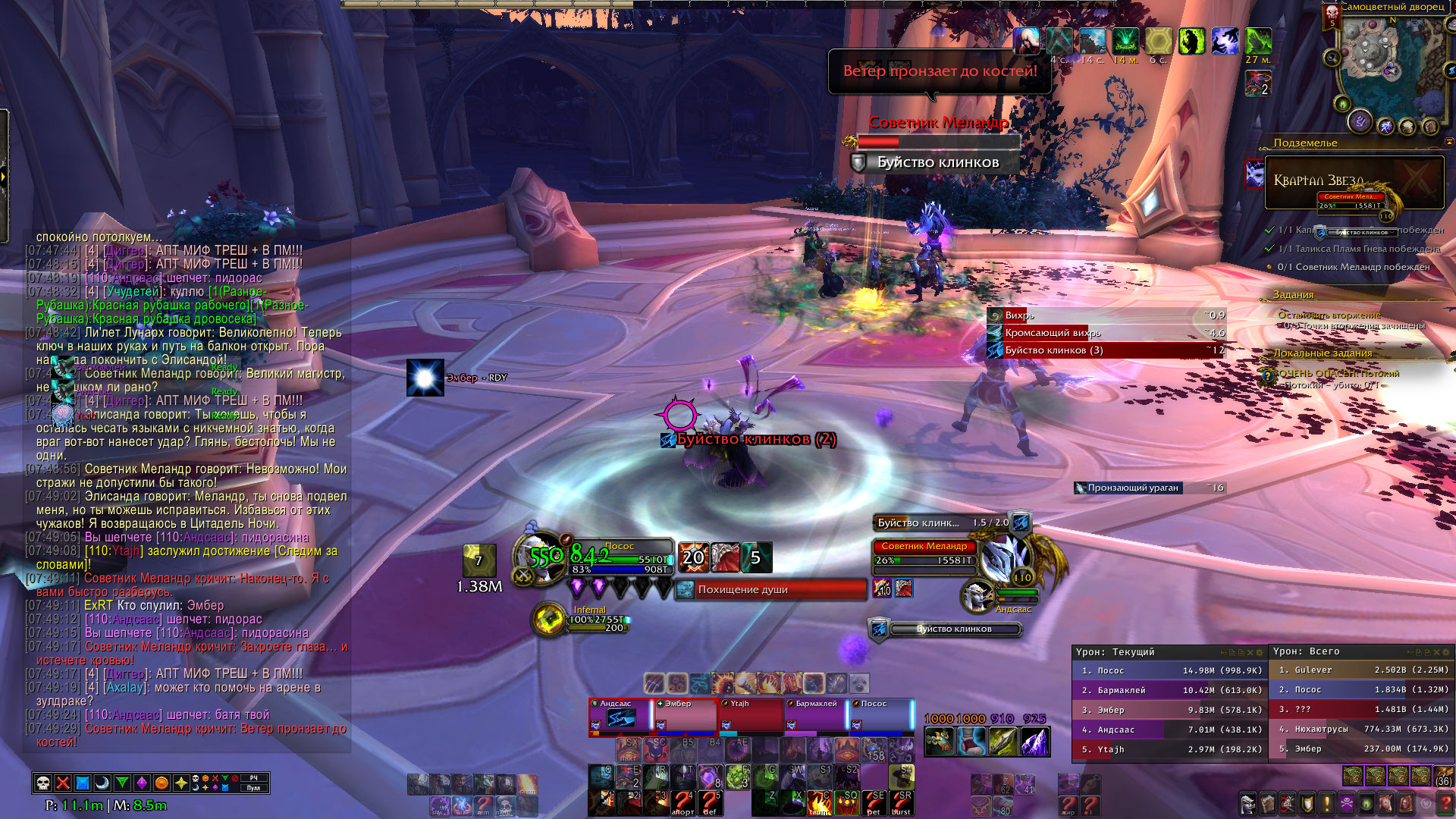Use the red boots item icon
This screenshot has height=819, width=1456.
coord(971,742)
